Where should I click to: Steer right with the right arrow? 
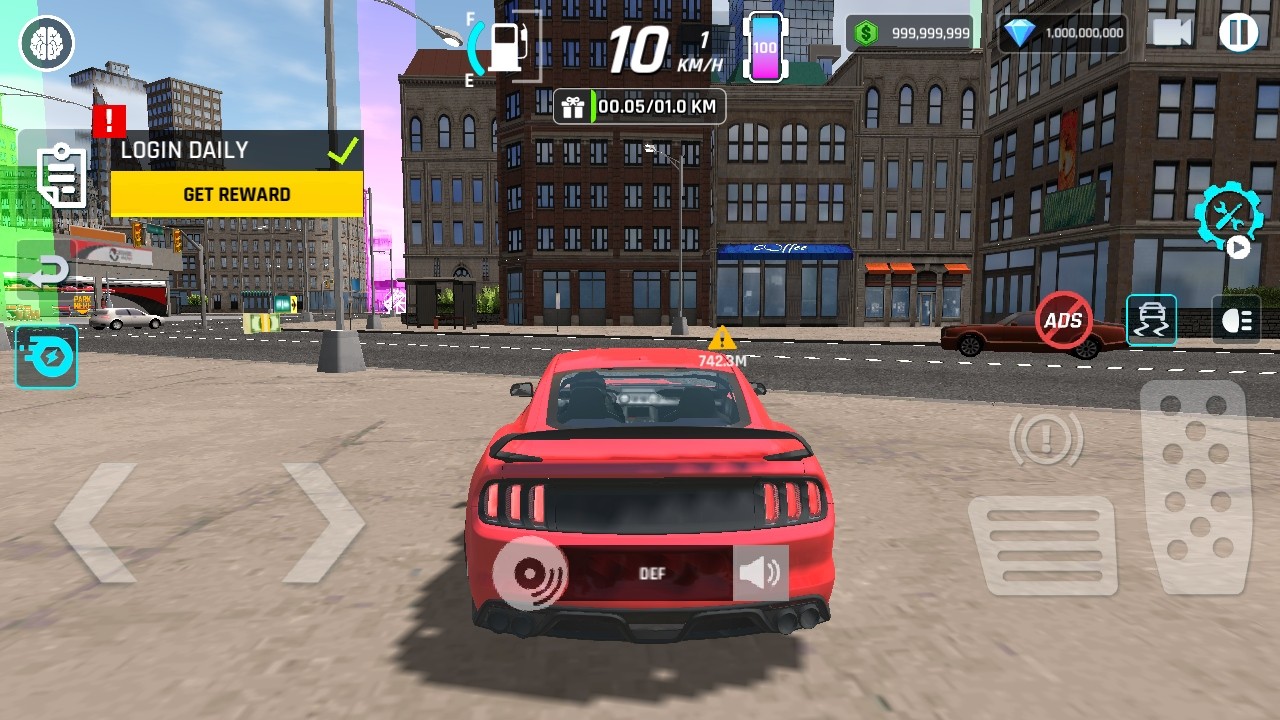pos(322,522)
